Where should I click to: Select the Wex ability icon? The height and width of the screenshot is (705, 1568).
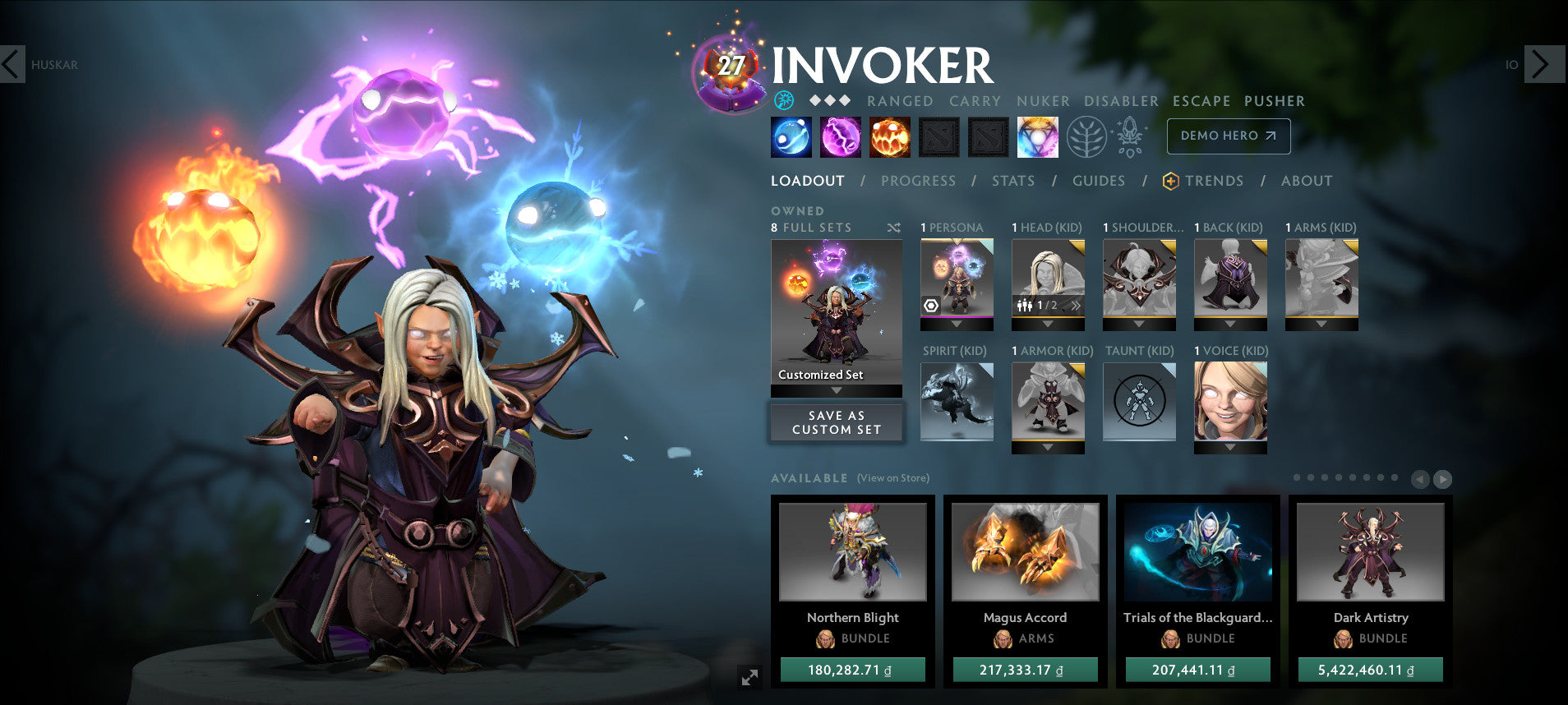point(842,136)
